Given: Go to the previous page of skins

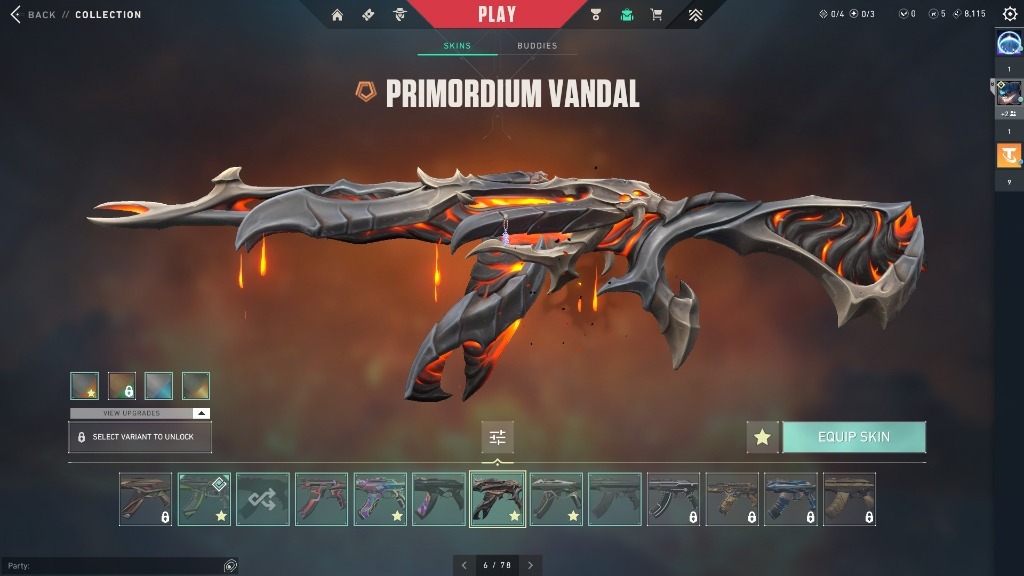Looking at the screenshot, I should point(464,565).
